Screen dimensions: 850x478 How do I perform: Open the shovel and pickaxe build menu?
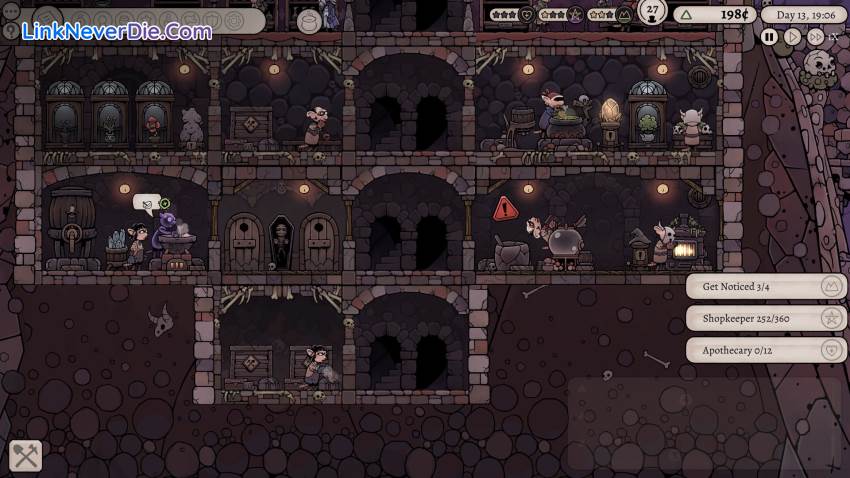(26, 456)
